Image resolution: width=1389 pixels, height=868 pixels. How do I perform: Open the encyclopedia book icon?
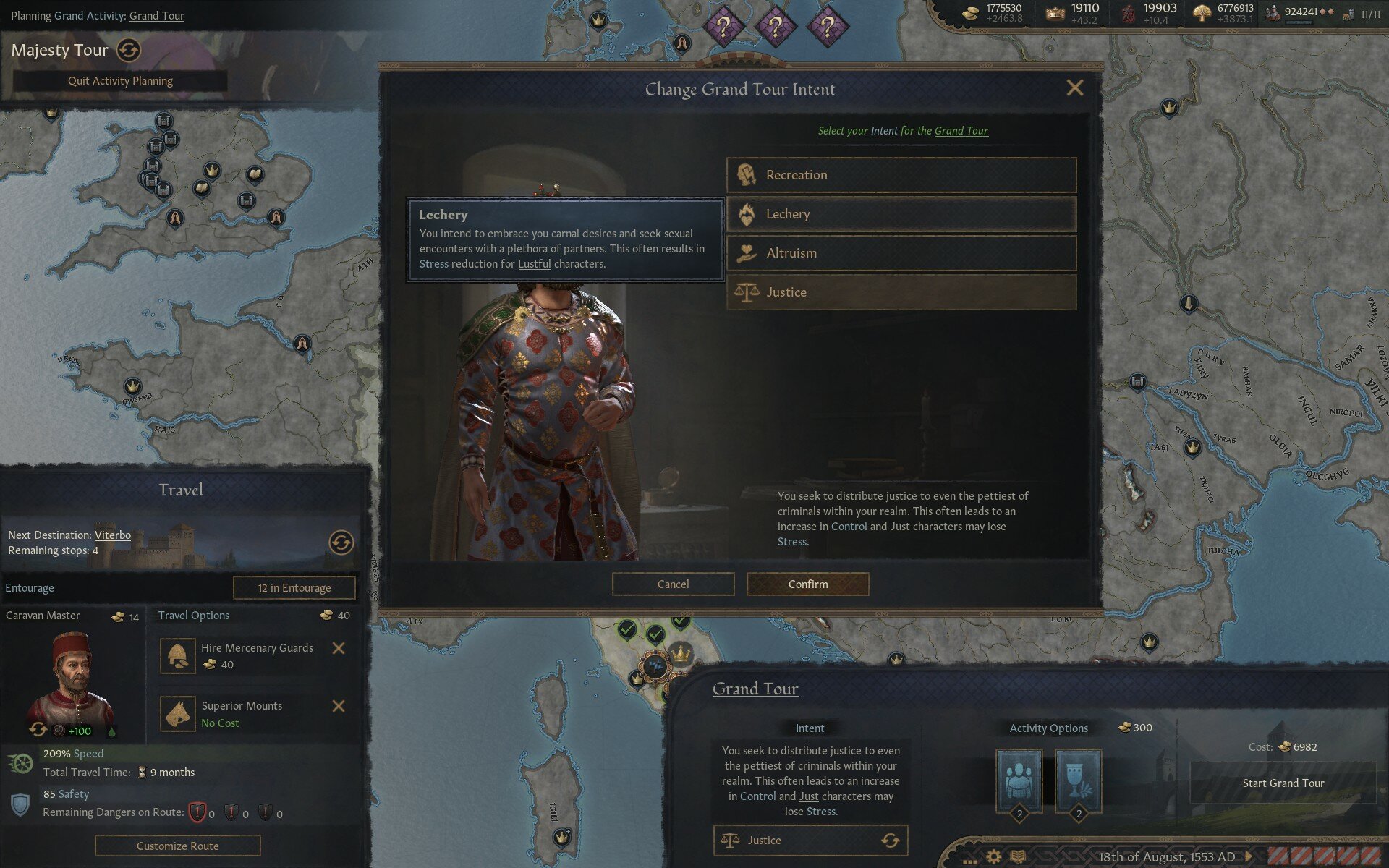coord(1019,854)
